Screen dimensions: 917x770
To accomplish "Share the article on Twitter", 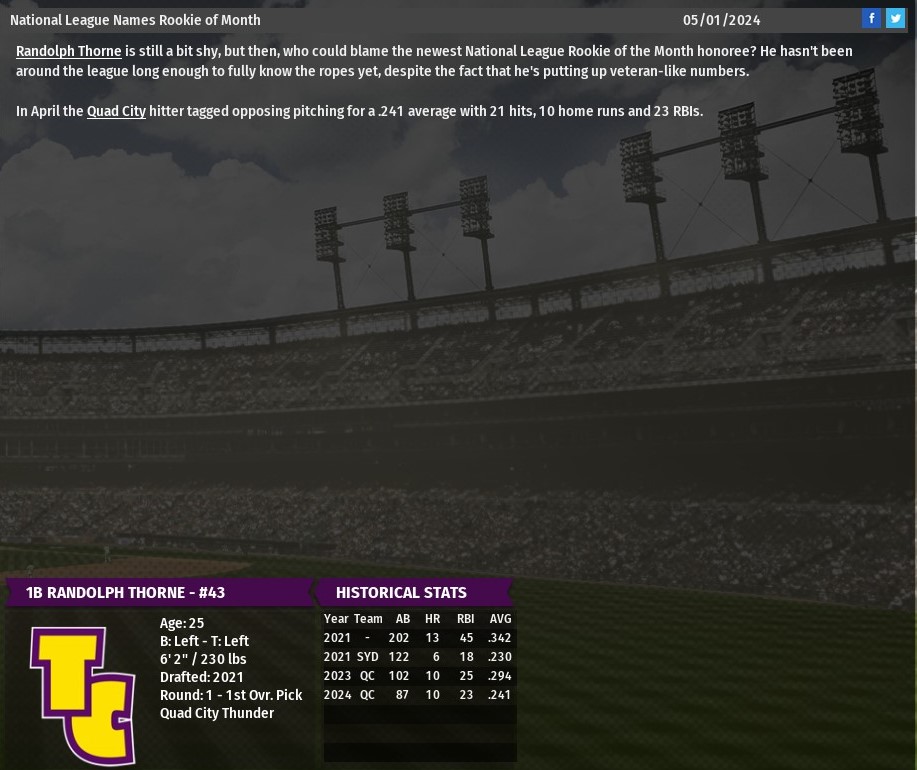I will [895, 18].
